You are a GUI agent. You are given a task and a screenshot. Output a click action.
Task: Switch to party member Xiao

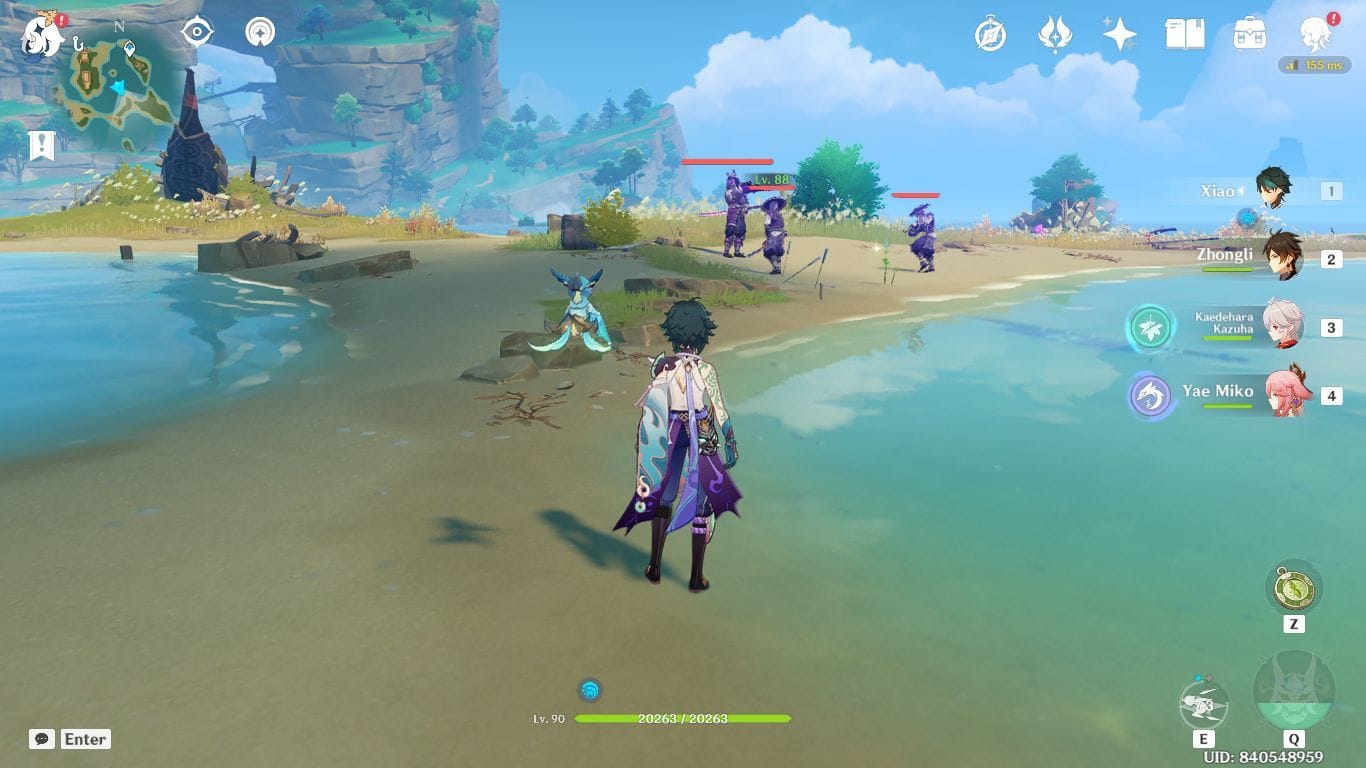[x=1272, y=190]
